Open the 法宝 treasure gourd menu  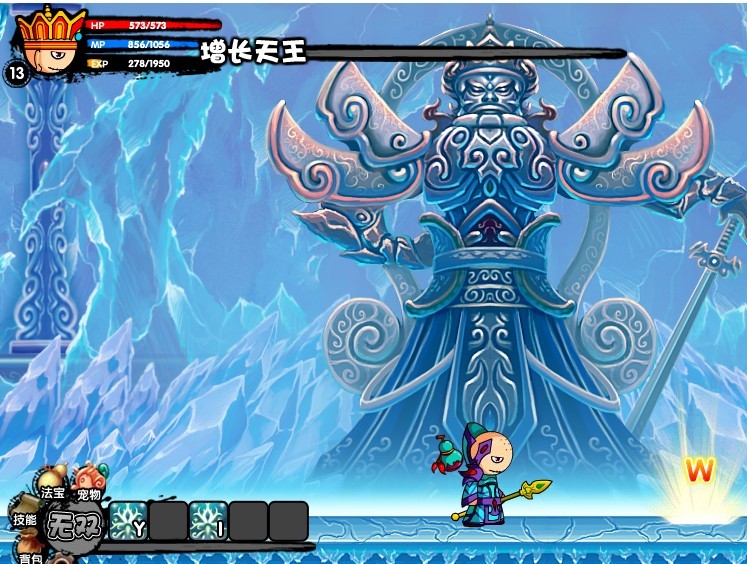coord(52,486)
